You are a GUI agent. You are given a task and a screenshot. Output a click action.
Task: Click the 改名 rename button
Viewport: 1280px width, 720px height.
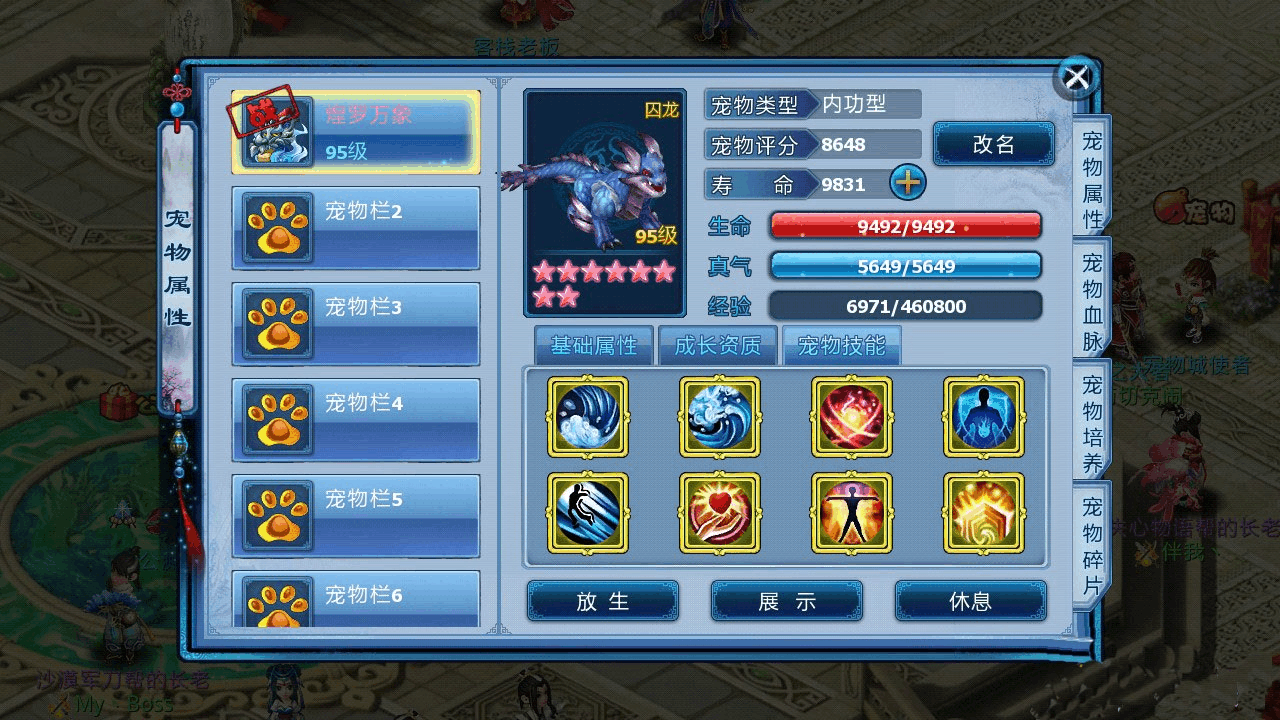[993, 144]
